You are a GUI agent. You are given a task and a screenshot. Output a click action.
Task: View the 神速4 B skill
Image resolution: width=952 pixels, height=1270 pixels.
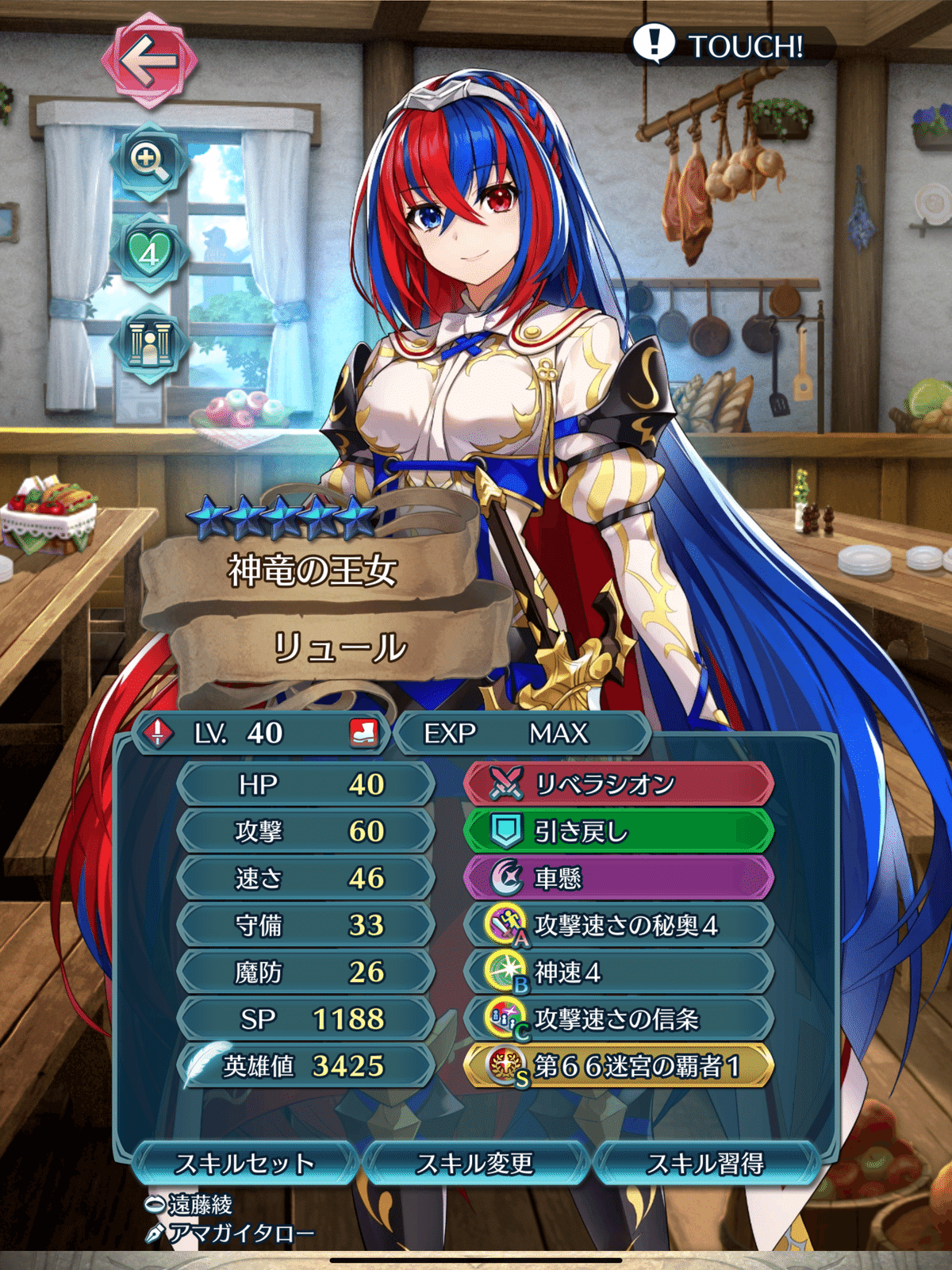(x=618, y=972)
